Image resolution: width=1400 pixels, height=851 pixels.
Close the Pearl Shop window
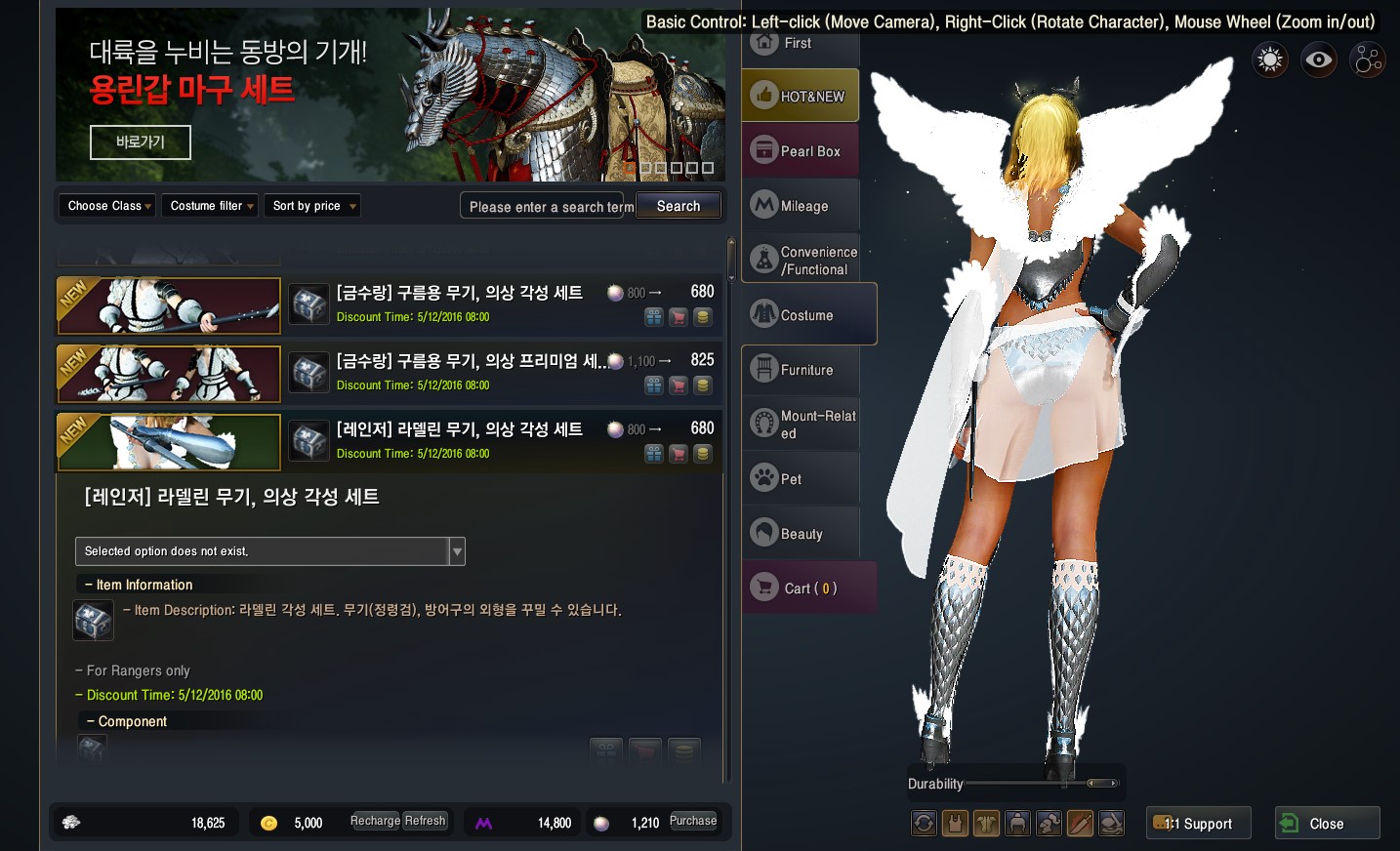pos(1327,824)
